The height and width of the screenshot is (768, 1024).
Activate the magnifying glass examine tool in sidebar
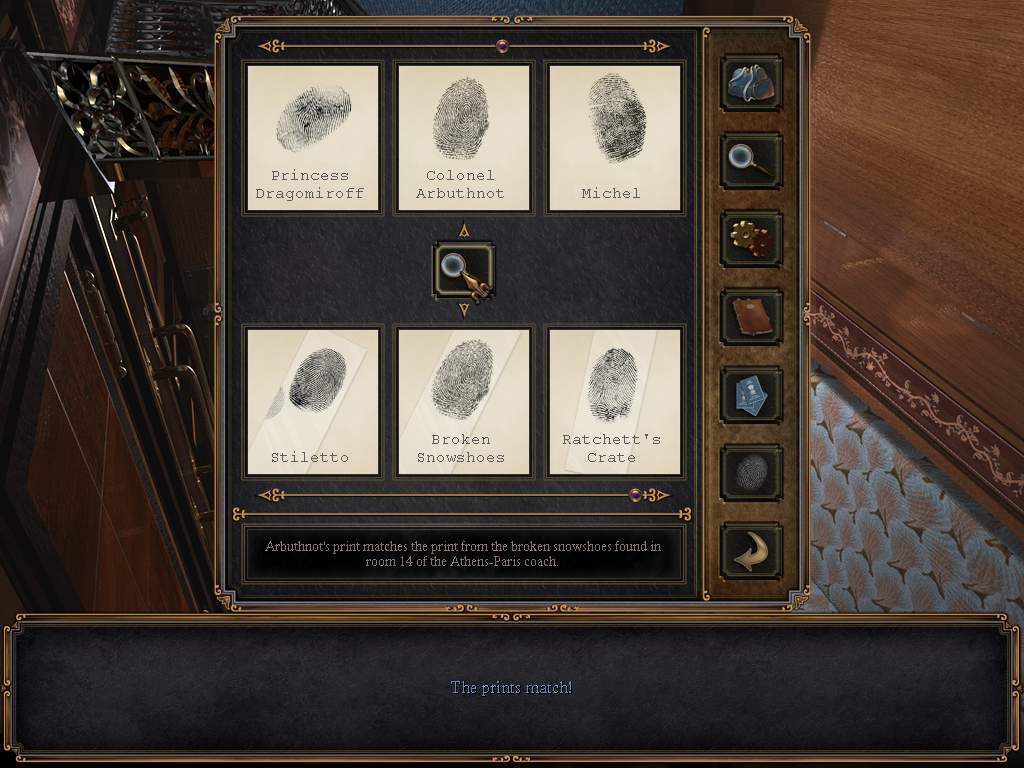click(x=751, y=160)
